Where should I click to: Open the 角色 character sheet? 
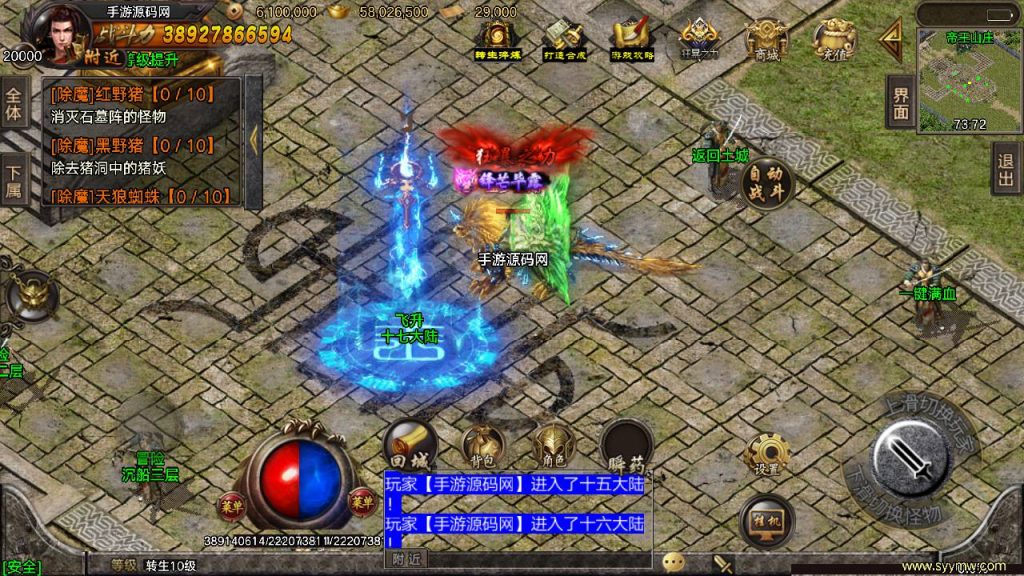click(x=553, y=446)
